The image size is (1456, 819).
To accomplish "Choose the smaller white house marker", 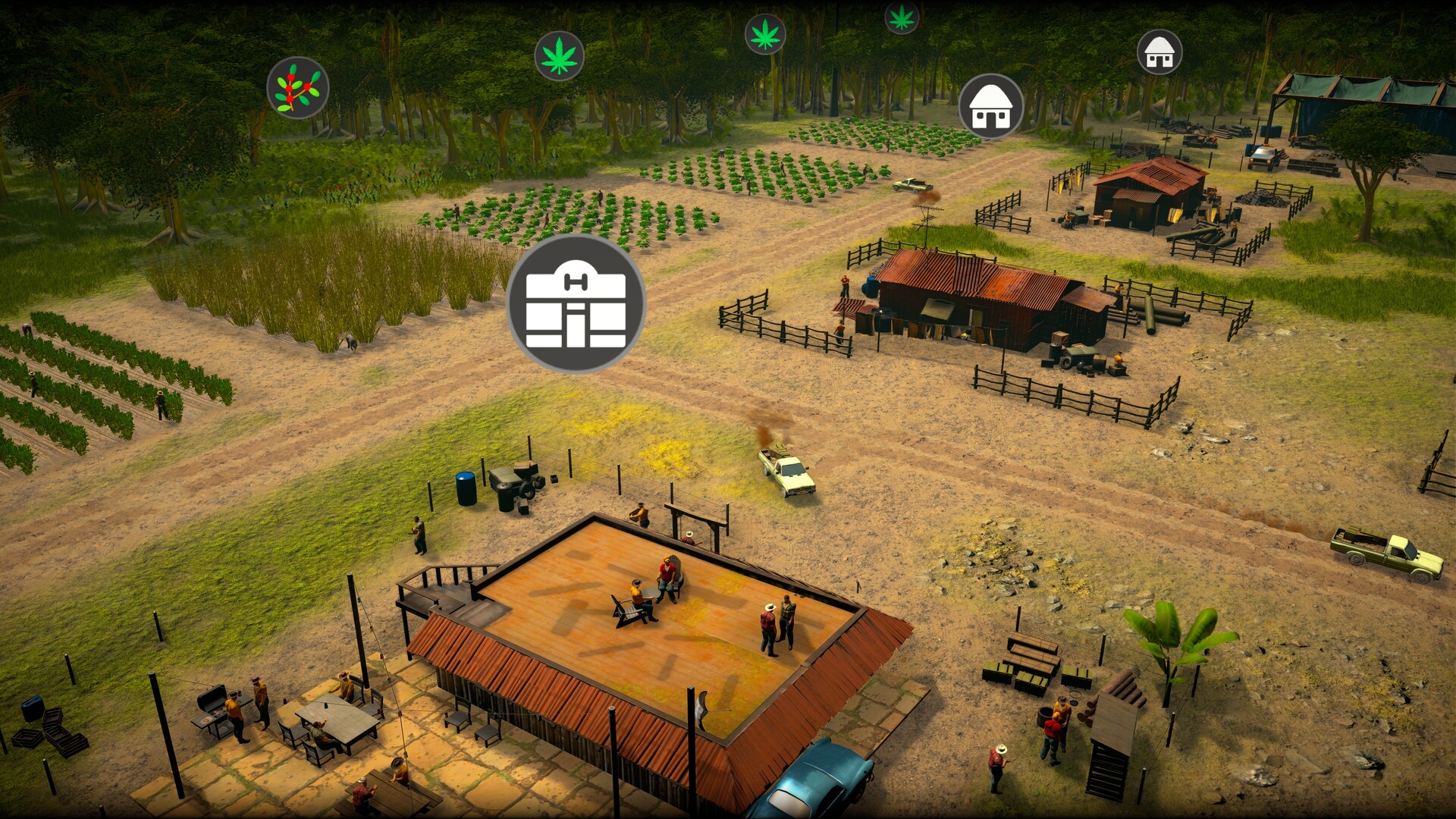I will (x=1159, y=52).
